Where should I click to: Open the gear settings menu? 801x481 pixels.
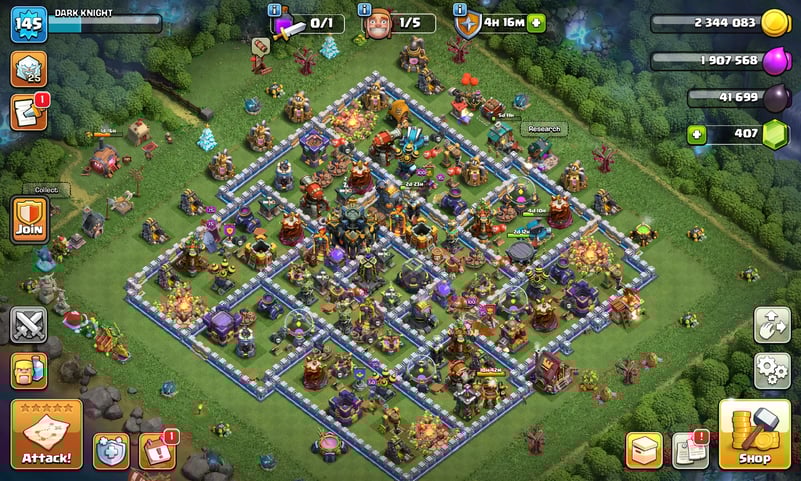(x=772, y=371)
